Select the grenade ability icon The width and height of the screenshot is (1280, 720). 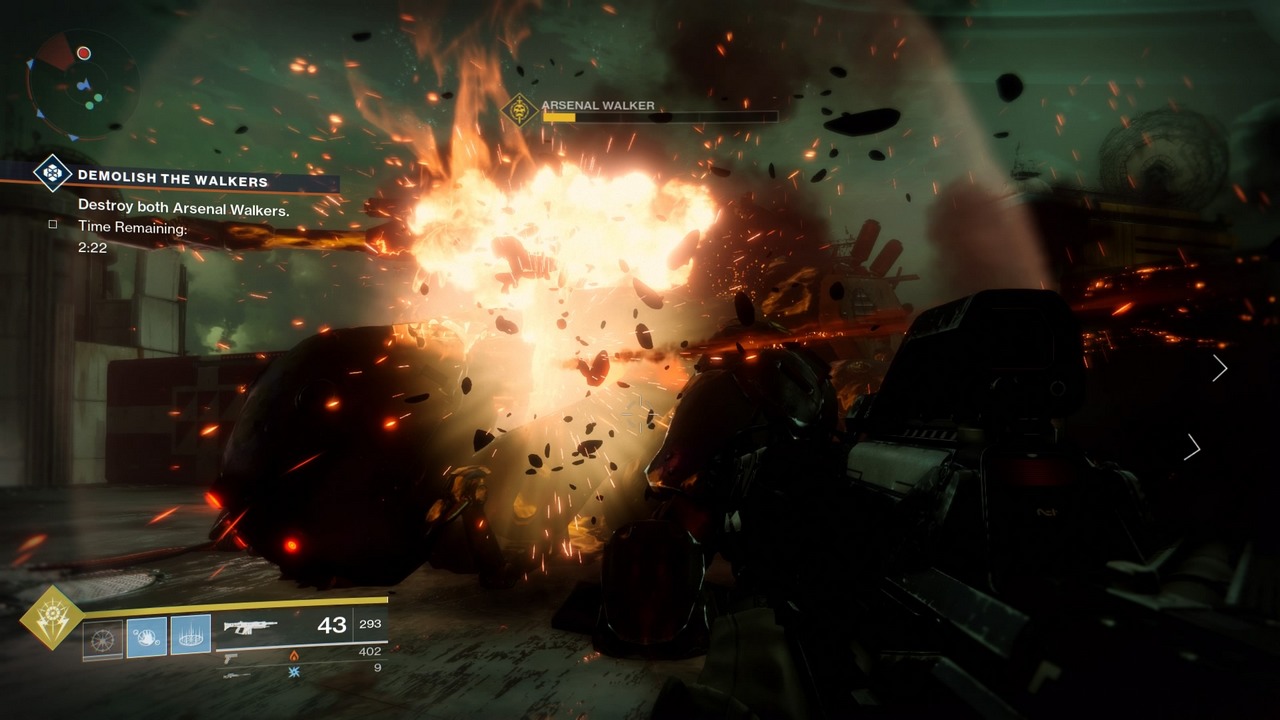click(102, 637)
